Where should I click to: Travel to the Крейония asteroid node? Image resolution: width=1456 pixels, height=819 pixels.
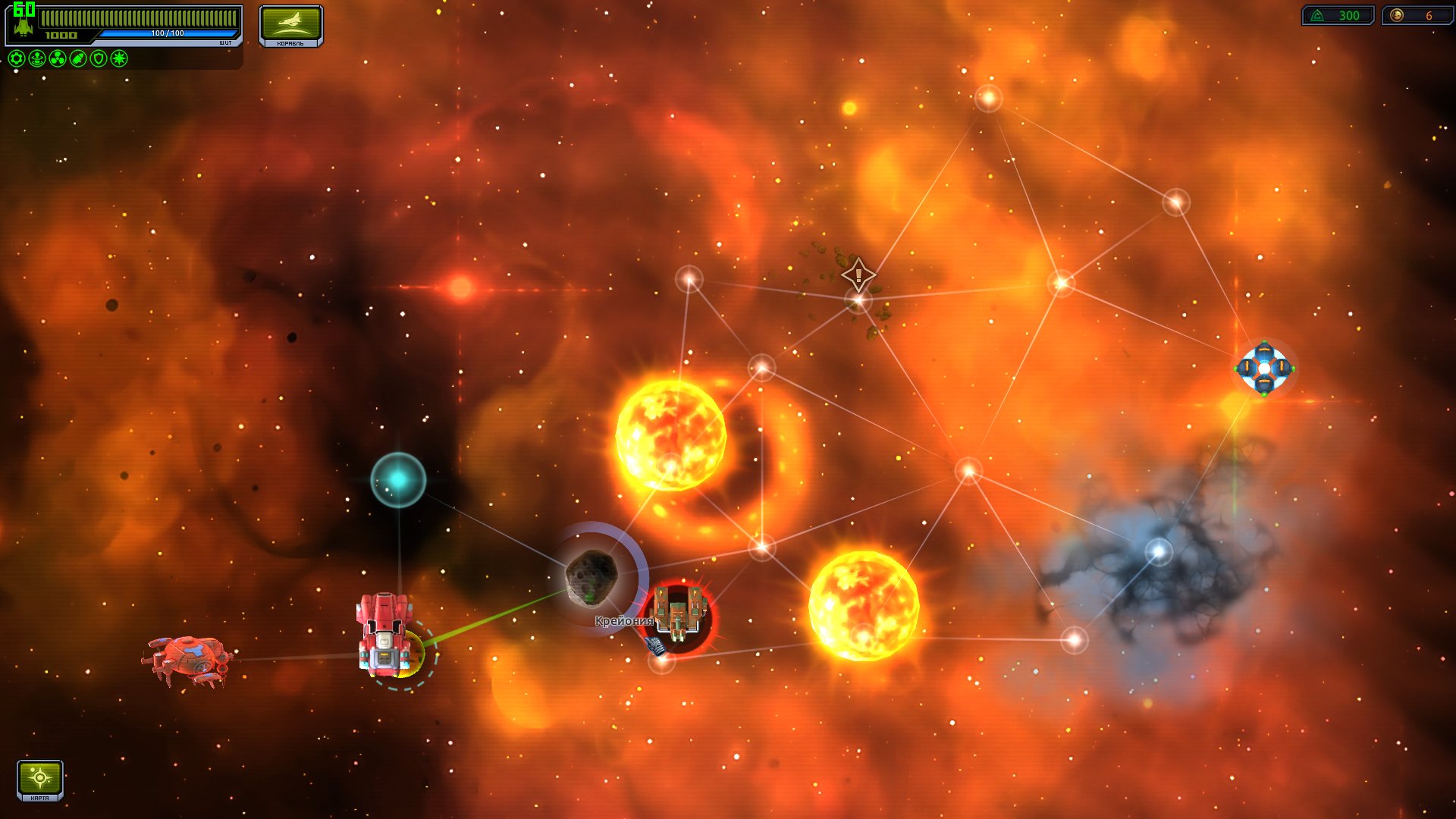[x=592, y=578]
